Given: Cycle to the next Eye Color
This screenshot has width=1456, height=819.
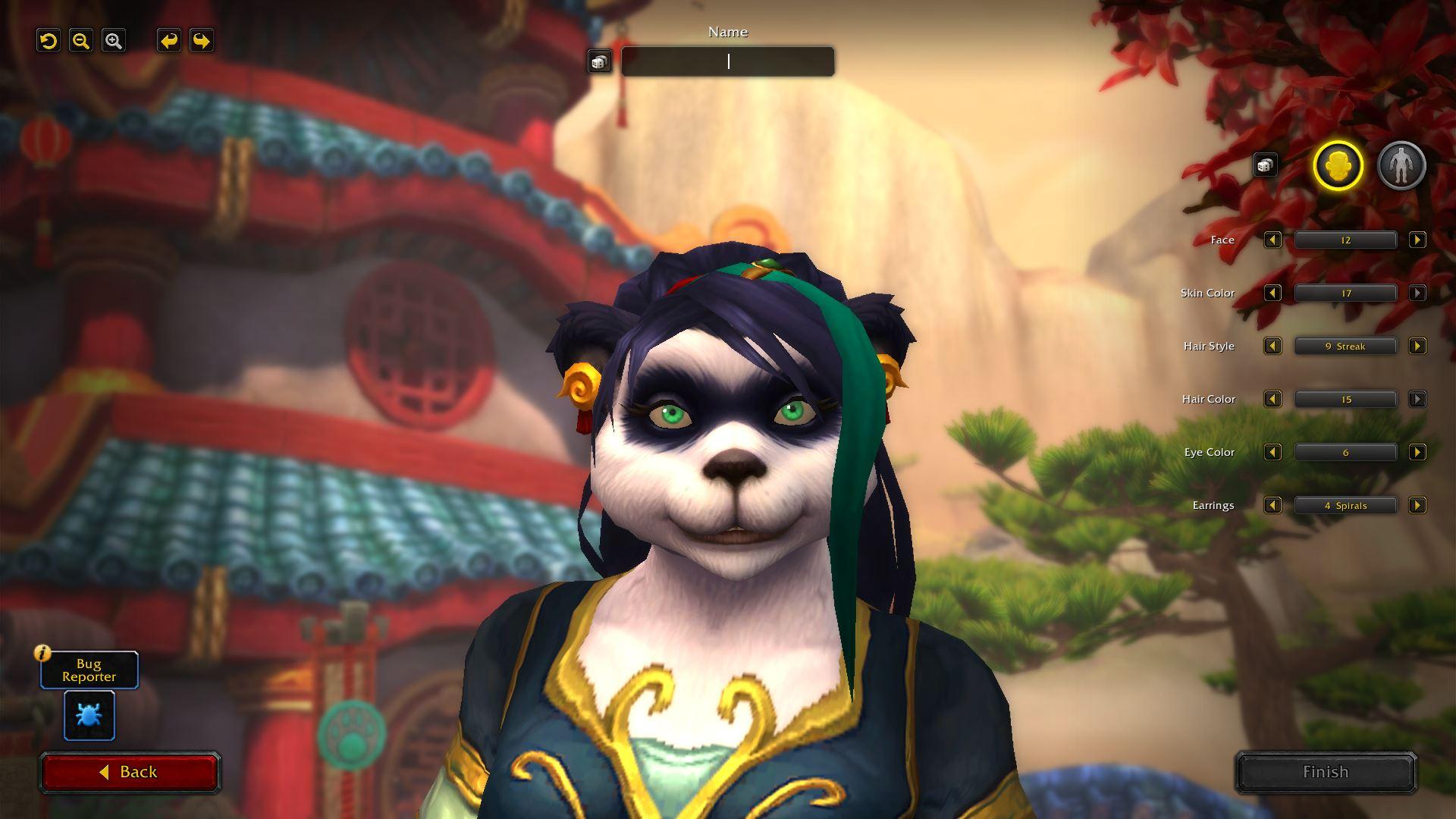Looking at the screenshot, I should (x=1417, y=452).
